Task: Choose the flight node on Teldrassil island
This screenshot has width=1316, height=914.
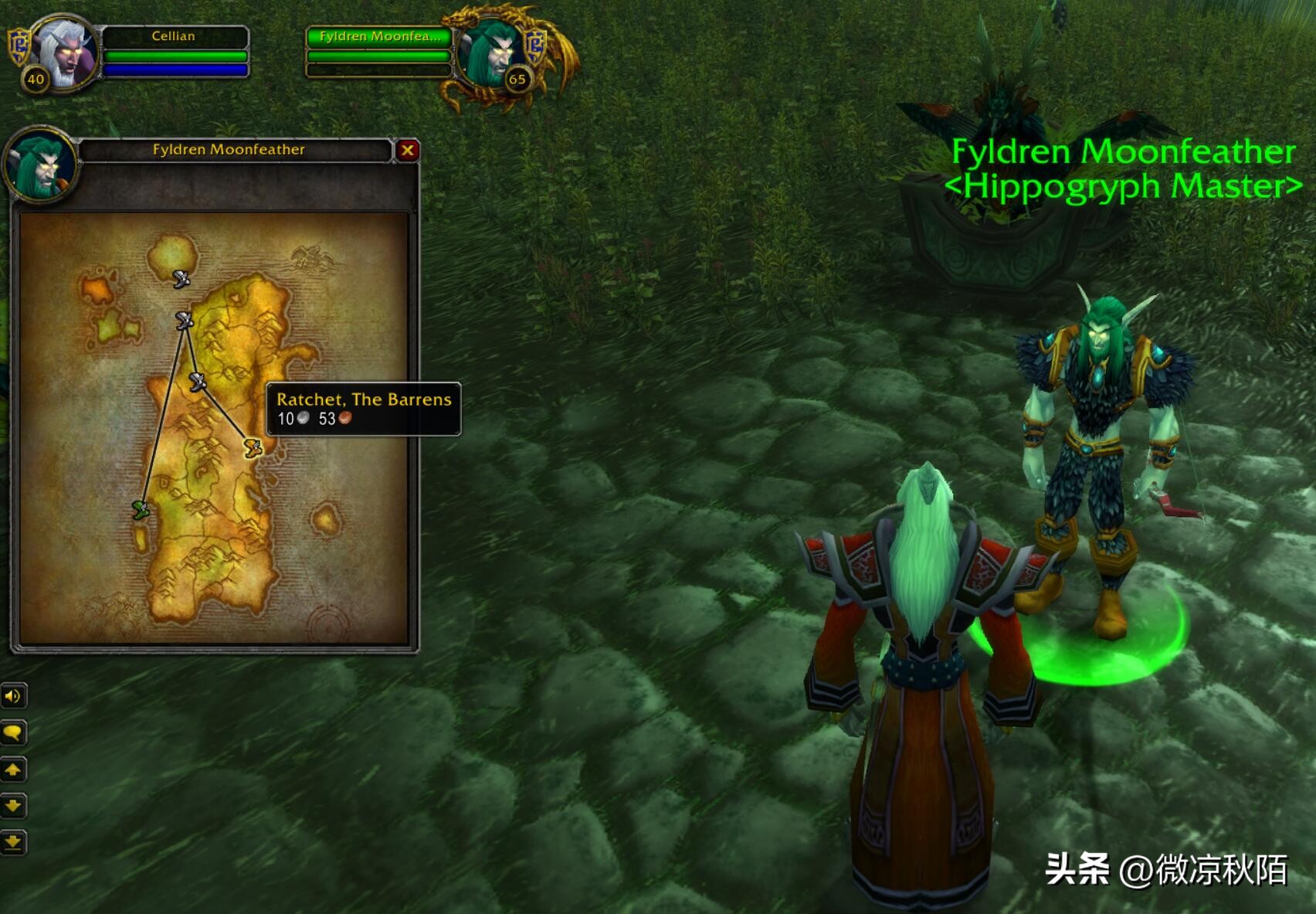Action: [181, 279]
